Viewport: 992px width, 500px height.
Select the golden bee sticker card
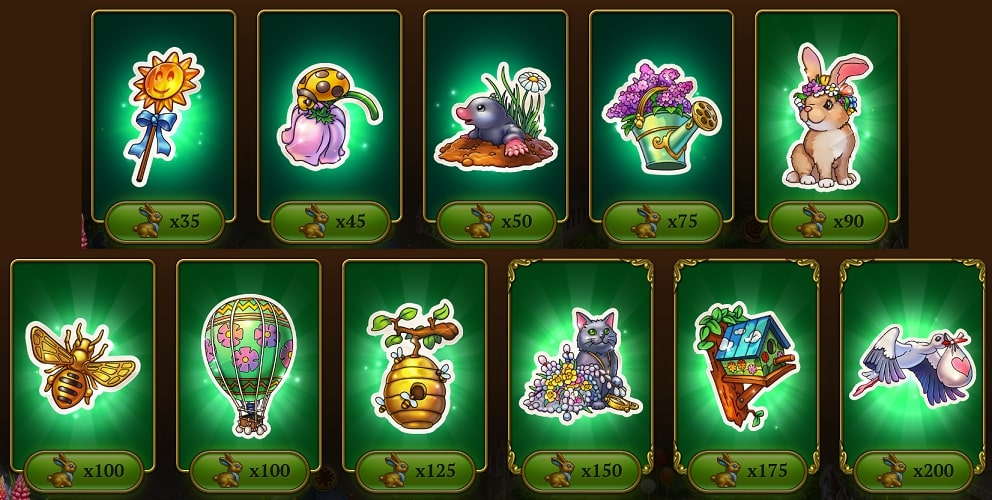click(83, 362)
